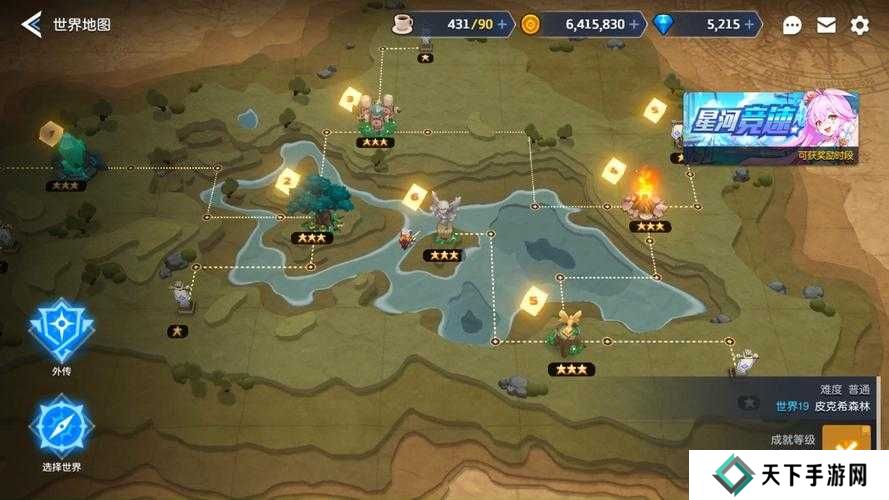The height and width of the screenshot is (500, 889).
Task: Choose the 选择世界 world select button
Action: pyautogui.click(x=62, y=427)
